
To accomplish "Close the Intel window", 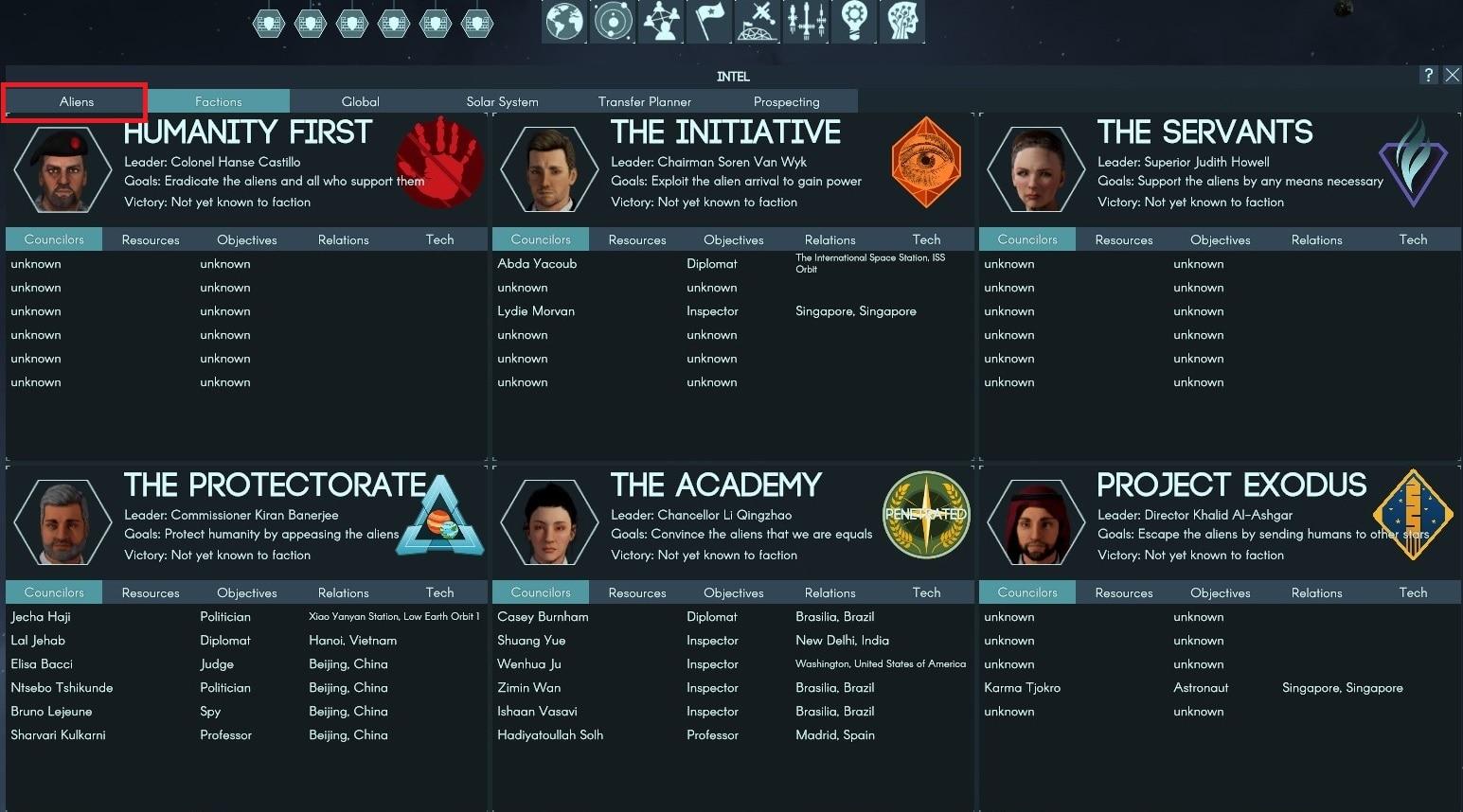I will [1452, 75].
